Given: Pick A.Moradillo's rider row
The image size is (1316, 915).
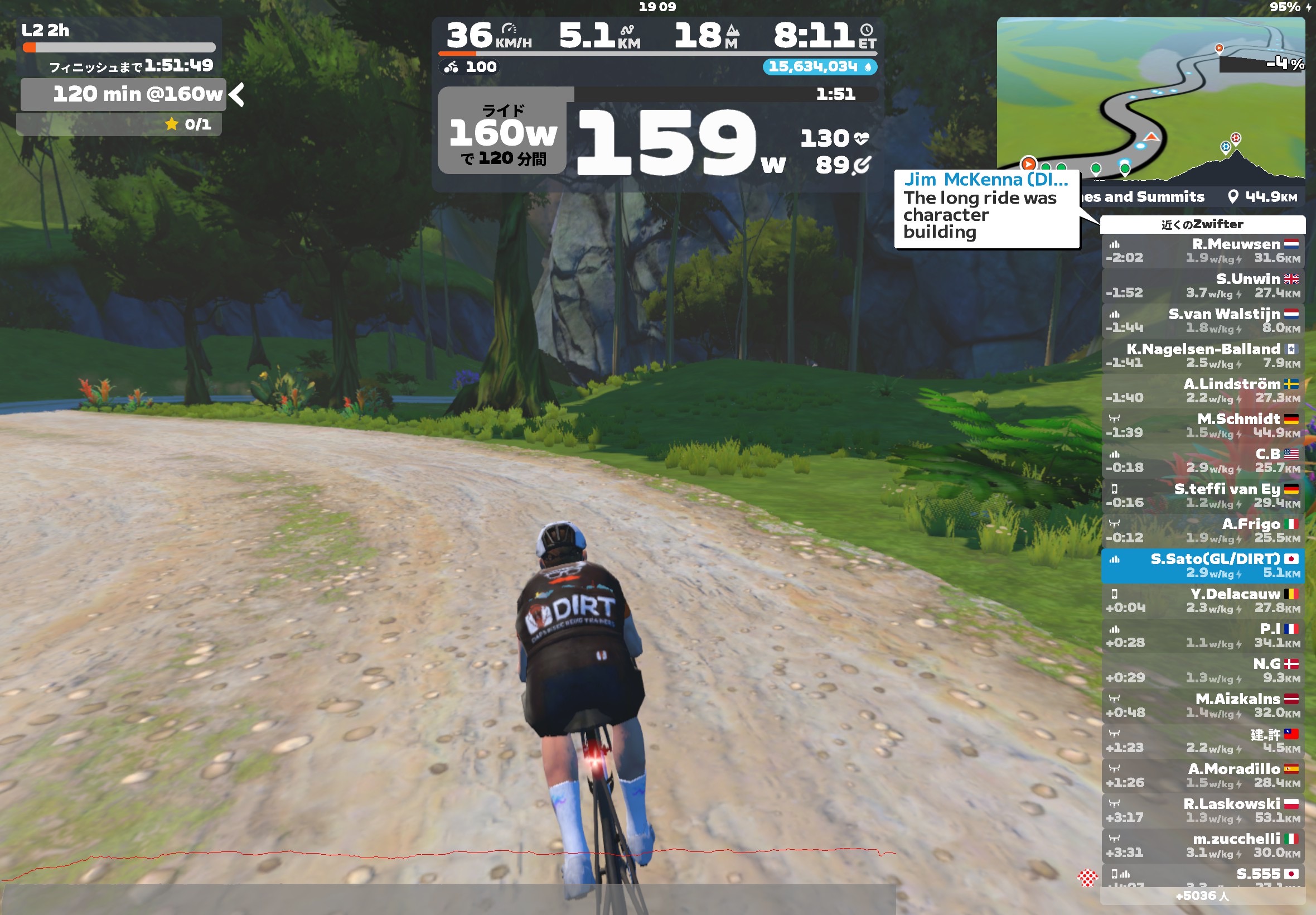Looking at the screenshot, I should coord(1203,776).
